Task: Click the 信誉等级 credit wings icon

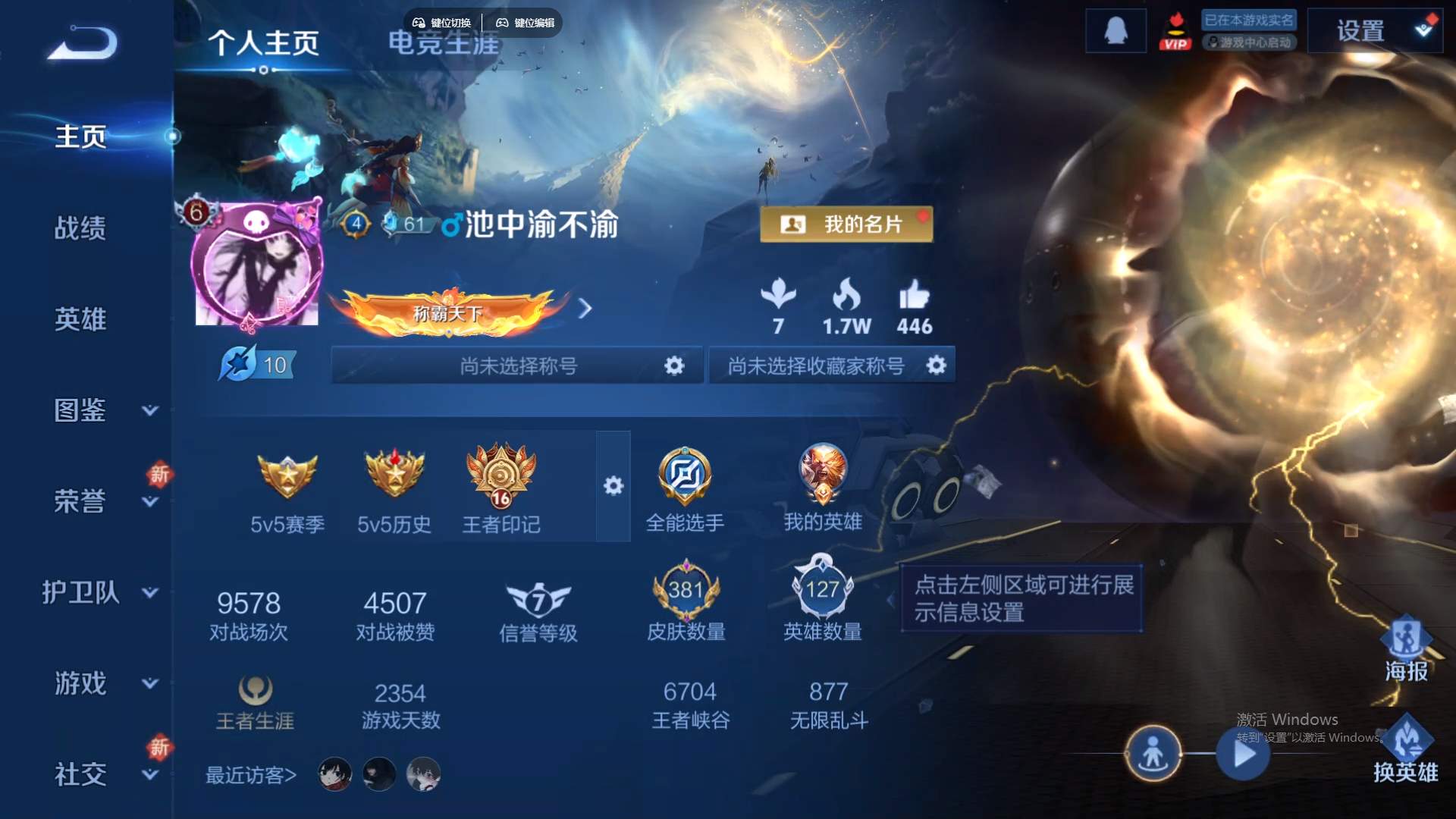Action: [538, 601]
